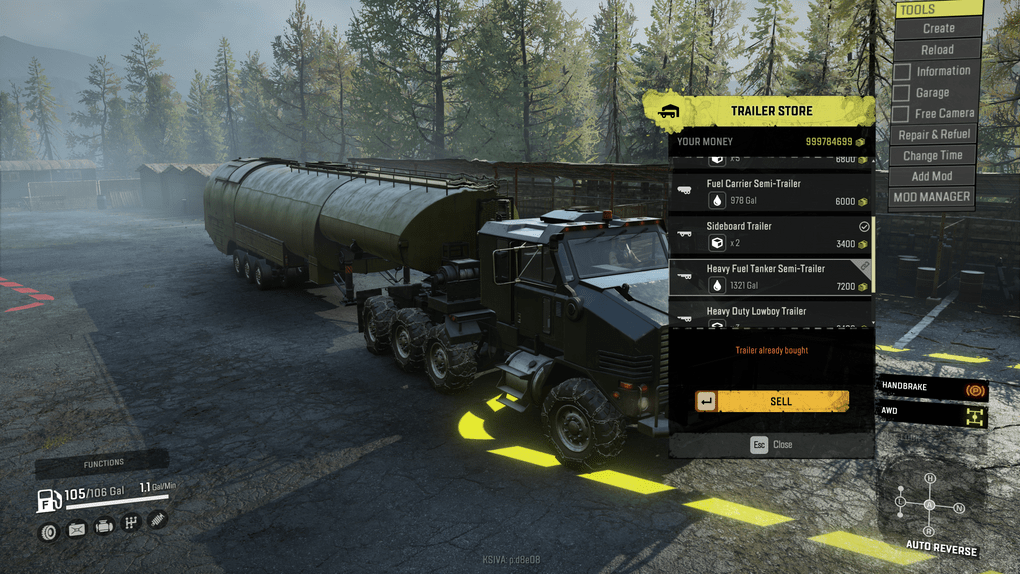
Task: Choose the Sideboard Trailer entry
Action: (x=770, y=234)
